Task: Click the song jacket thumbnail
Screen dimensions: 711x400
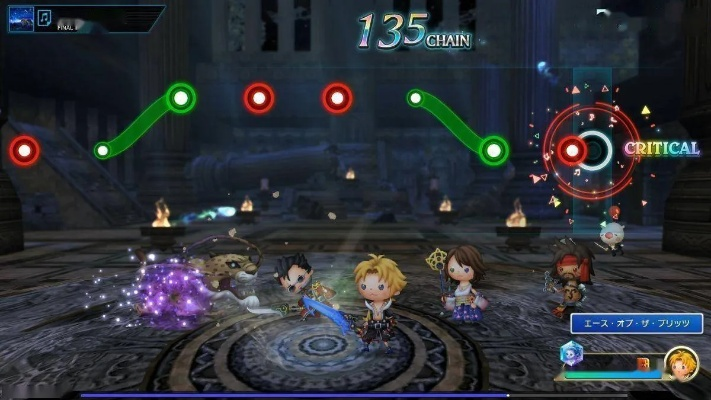Action: coord(21,18)
